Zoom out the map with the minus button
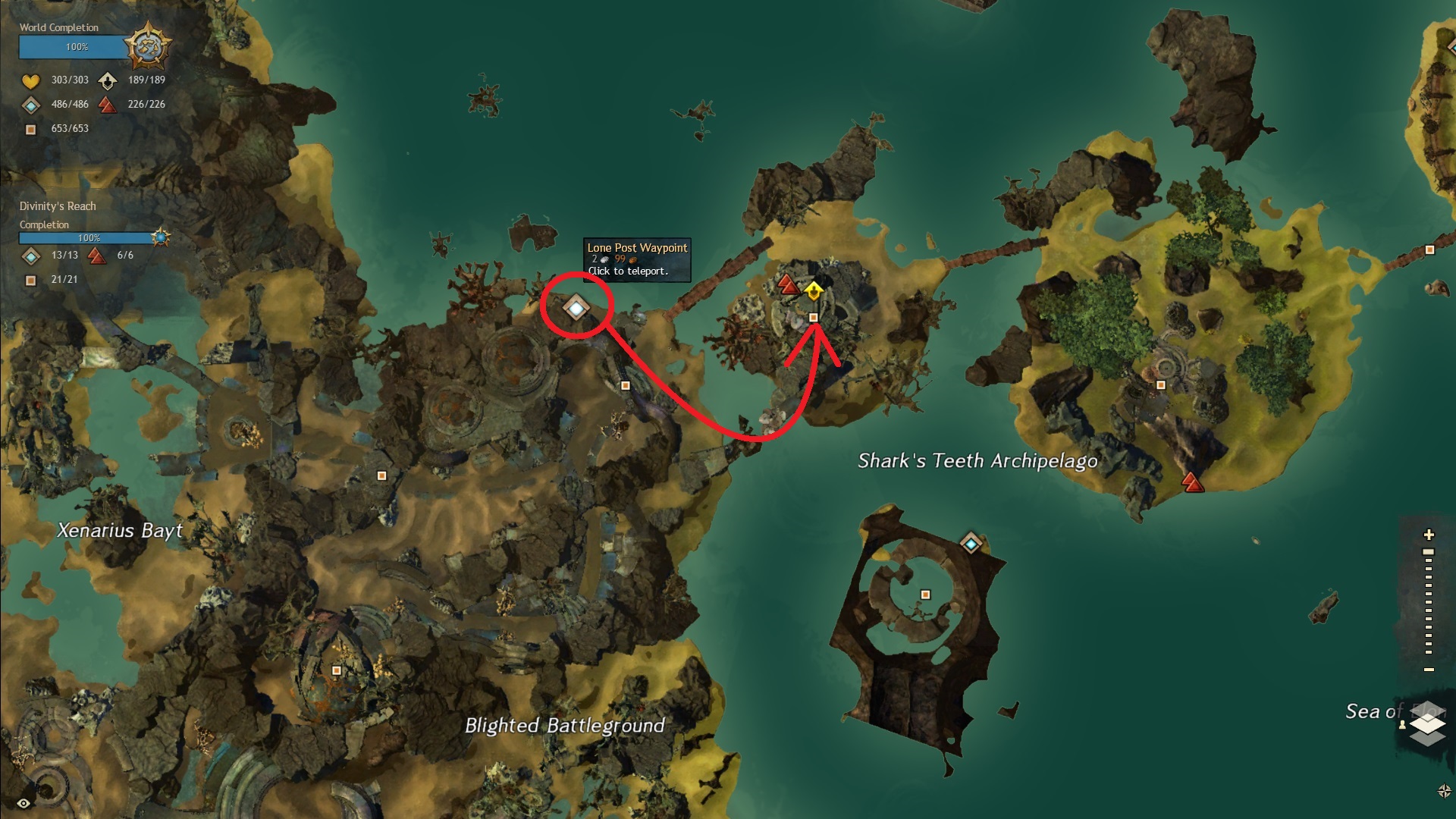 pyautogui.click(x=1429, y=670)
